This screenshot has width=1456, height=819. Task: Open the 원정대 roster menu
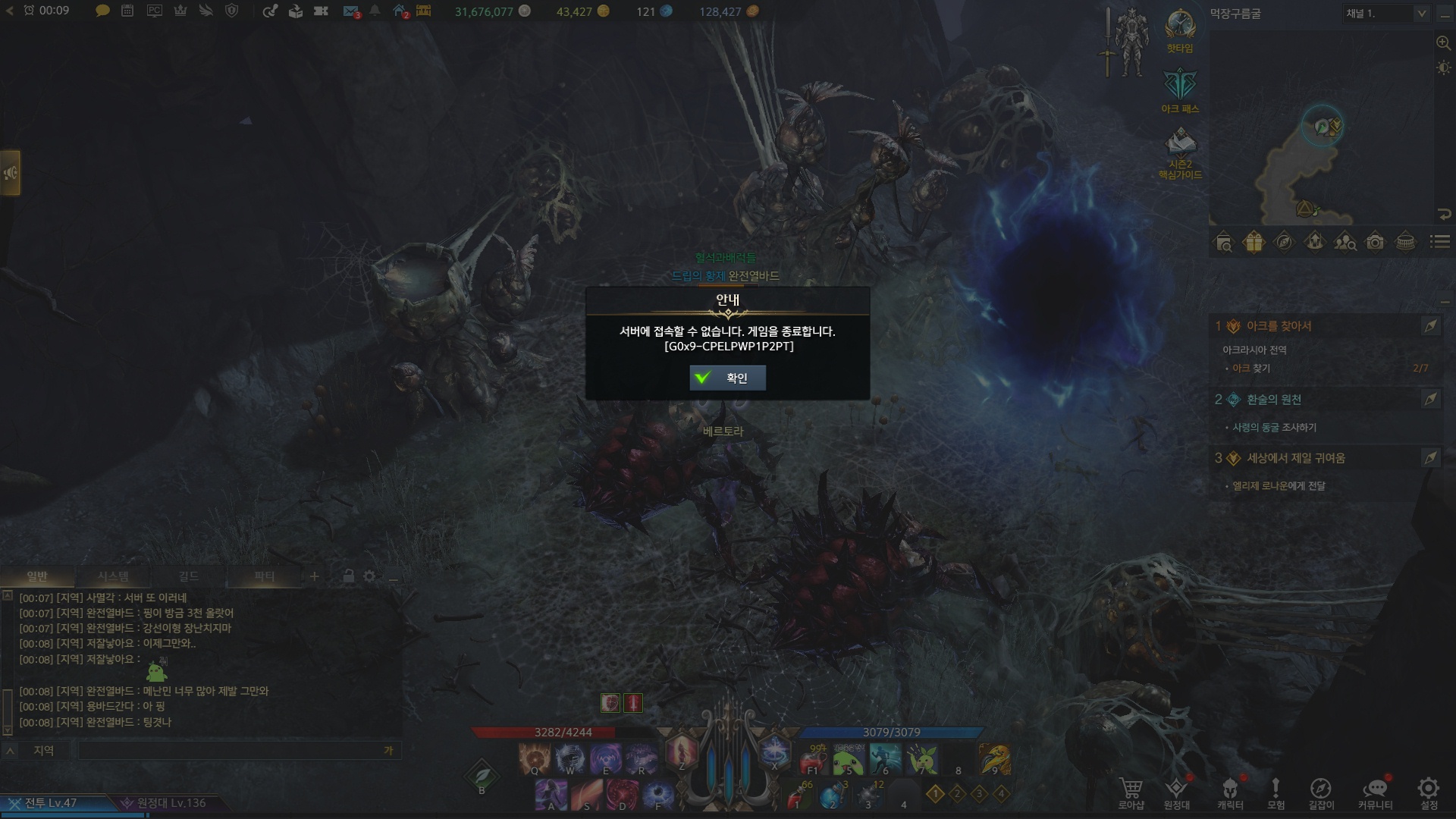click(1176, 792)
